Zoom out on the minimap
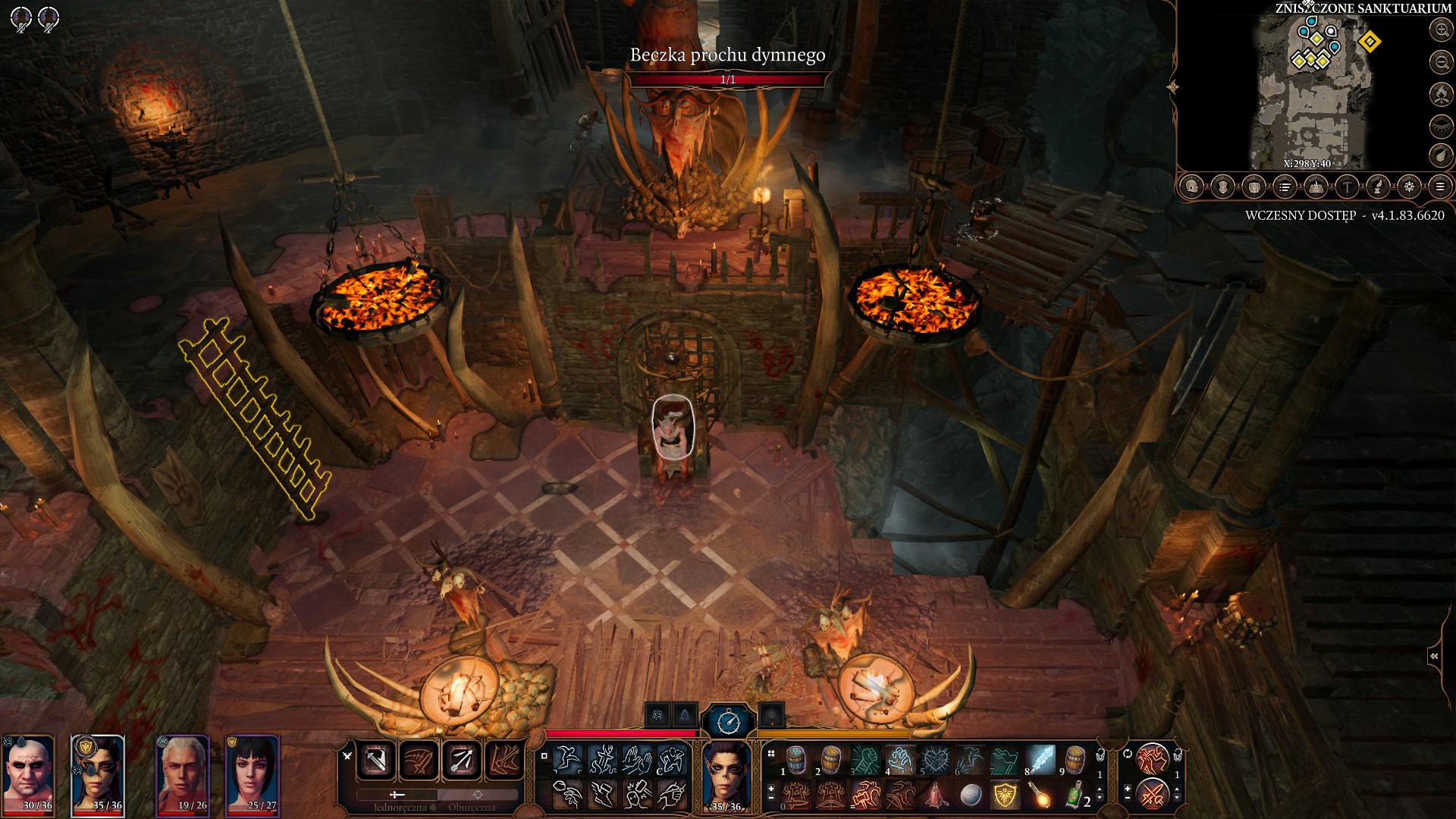Viewport: 1456px width, 819px height. [x=1440, y=62]
